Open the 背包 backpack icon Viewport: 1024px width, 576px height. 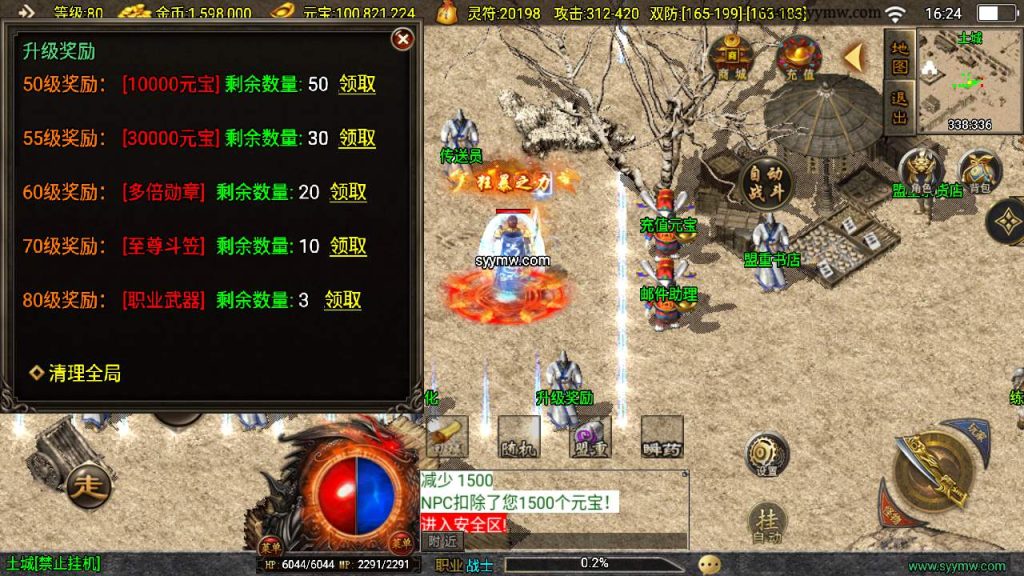978,171
